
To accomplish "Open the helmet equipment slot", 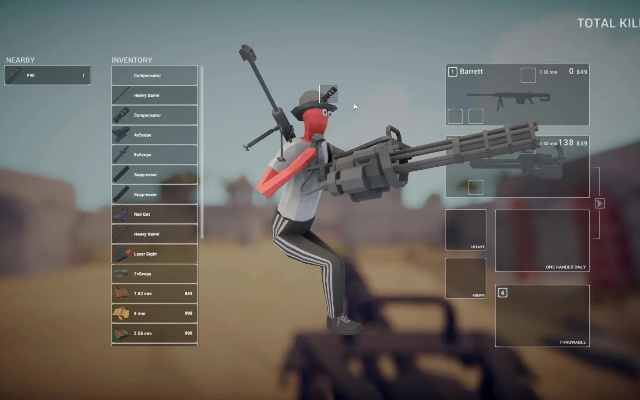I will (465, 230).
